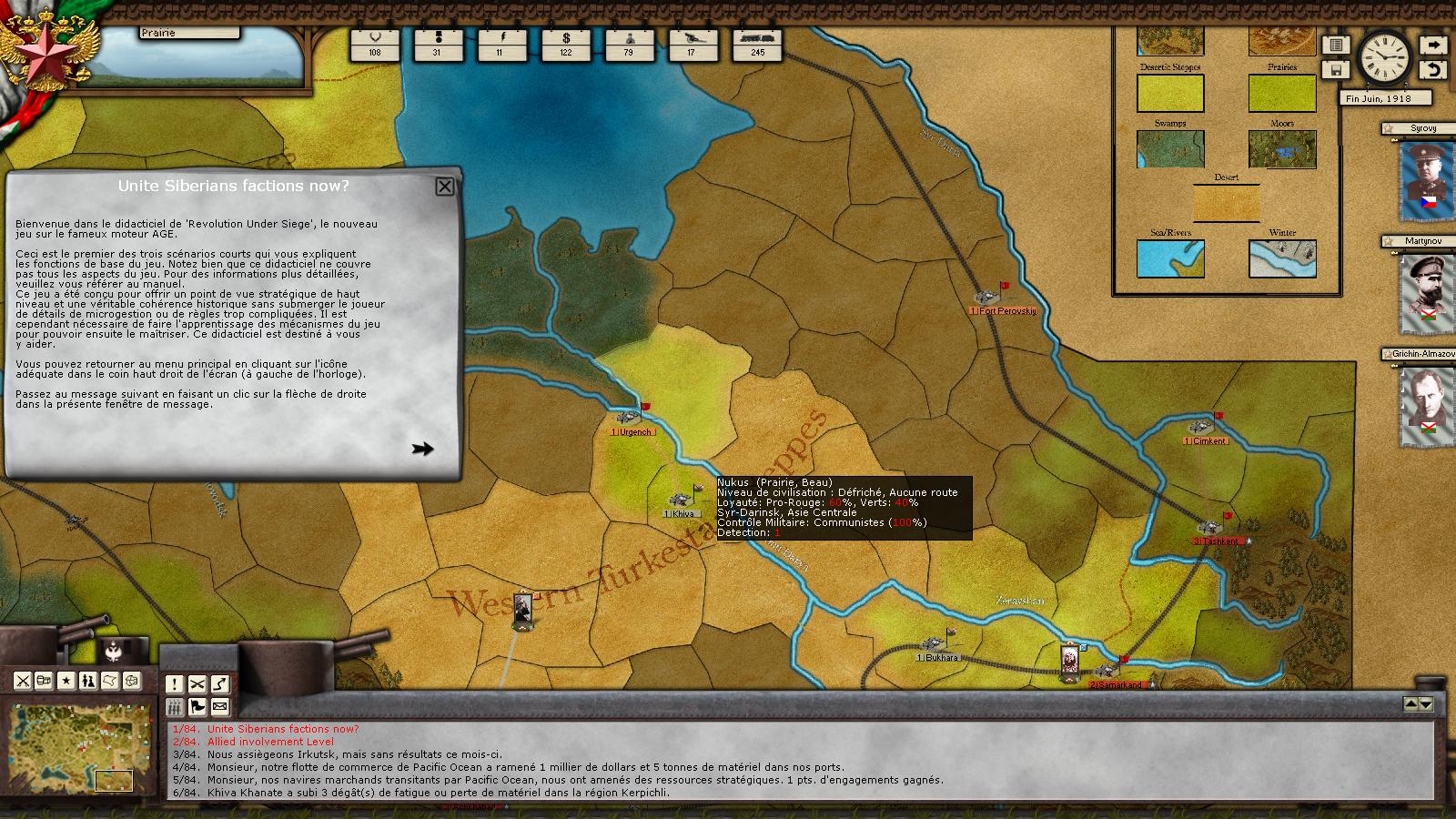Select the unit stack near Samarkand
This screenshot has height=819, width=1456.
coord(1070,662)
